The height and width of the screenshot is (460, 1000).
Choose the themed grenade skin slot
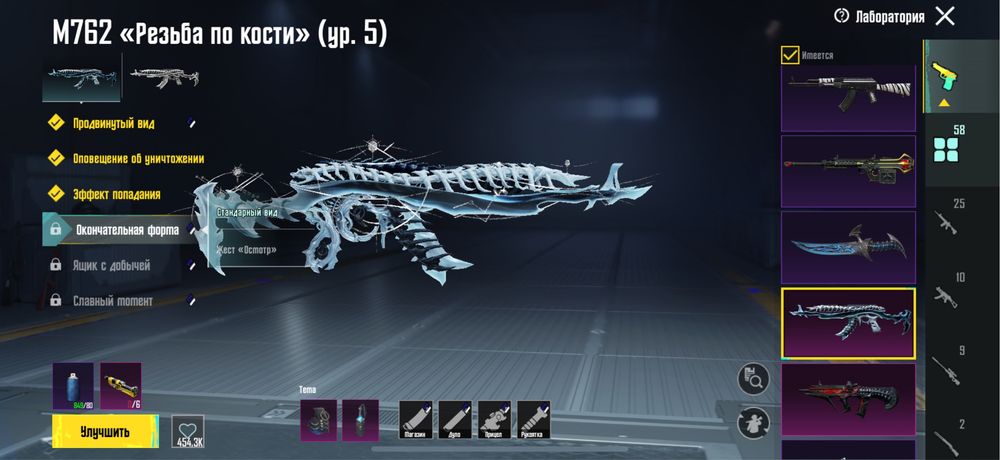click(x=319, y=420)
